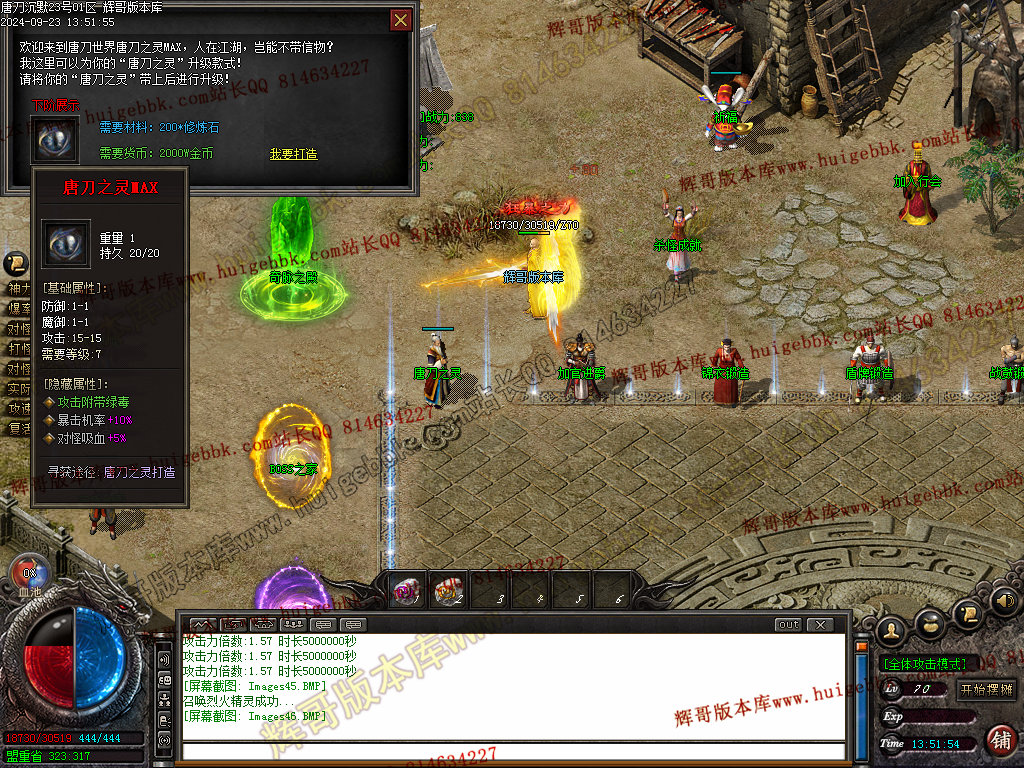Use the second hotbar slot item
1024x768 pixels.
tap(448, 592)
